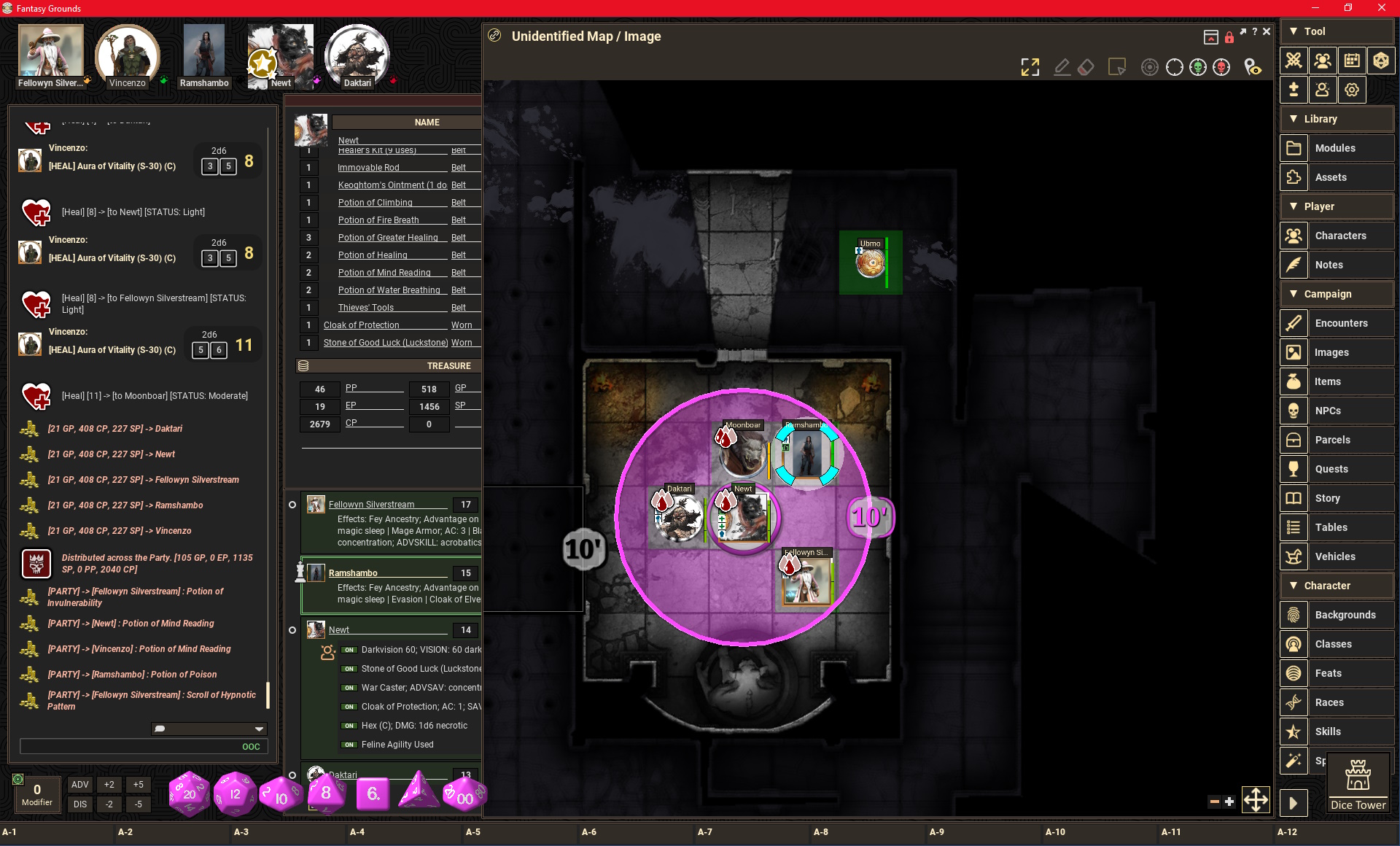
Task: Open the Characters list
Action: [1340, 236]
